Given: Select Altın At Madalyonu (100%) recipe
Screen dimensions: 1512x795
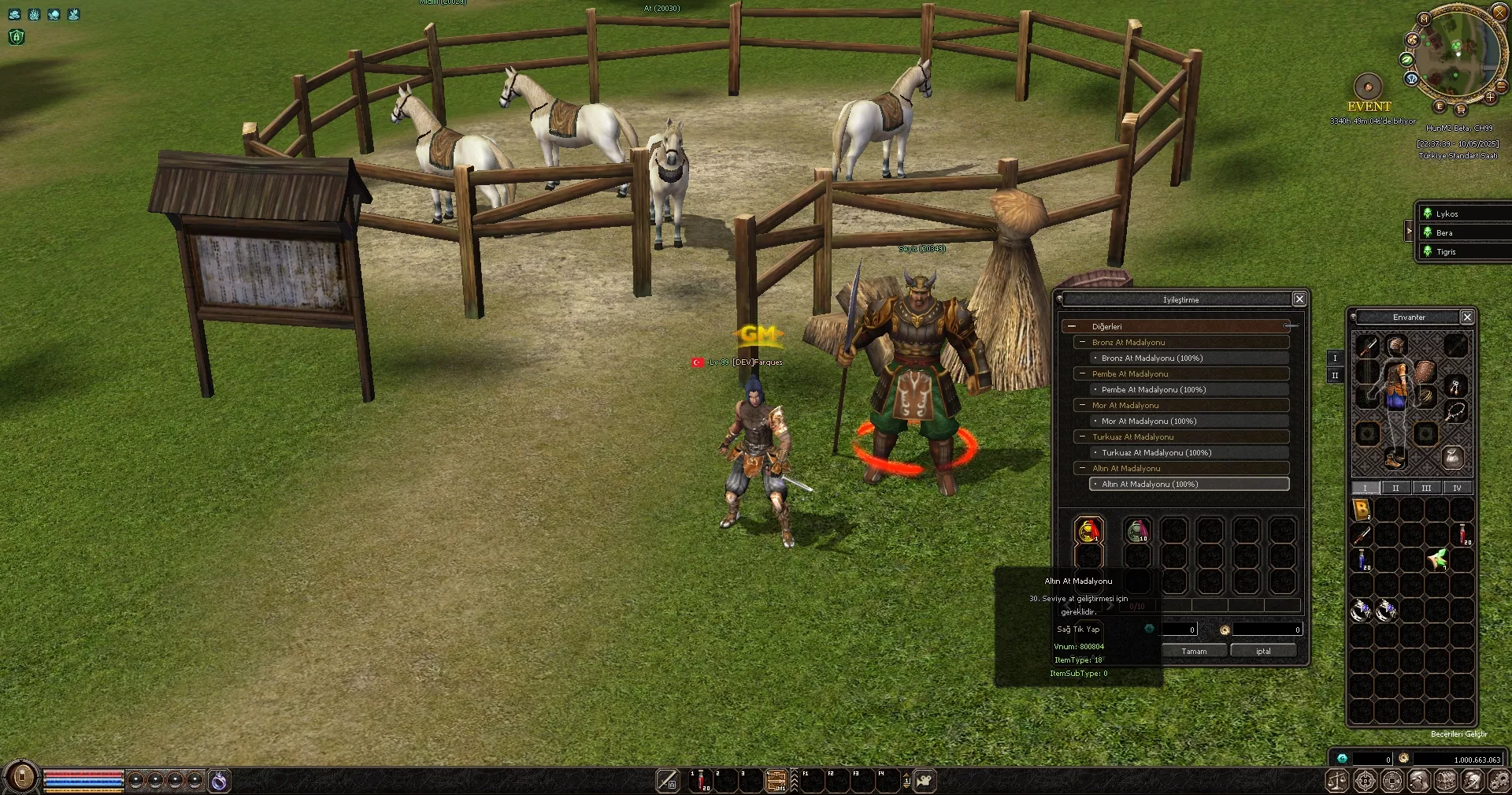Looking at the screenshot, I should [1188, 485].
